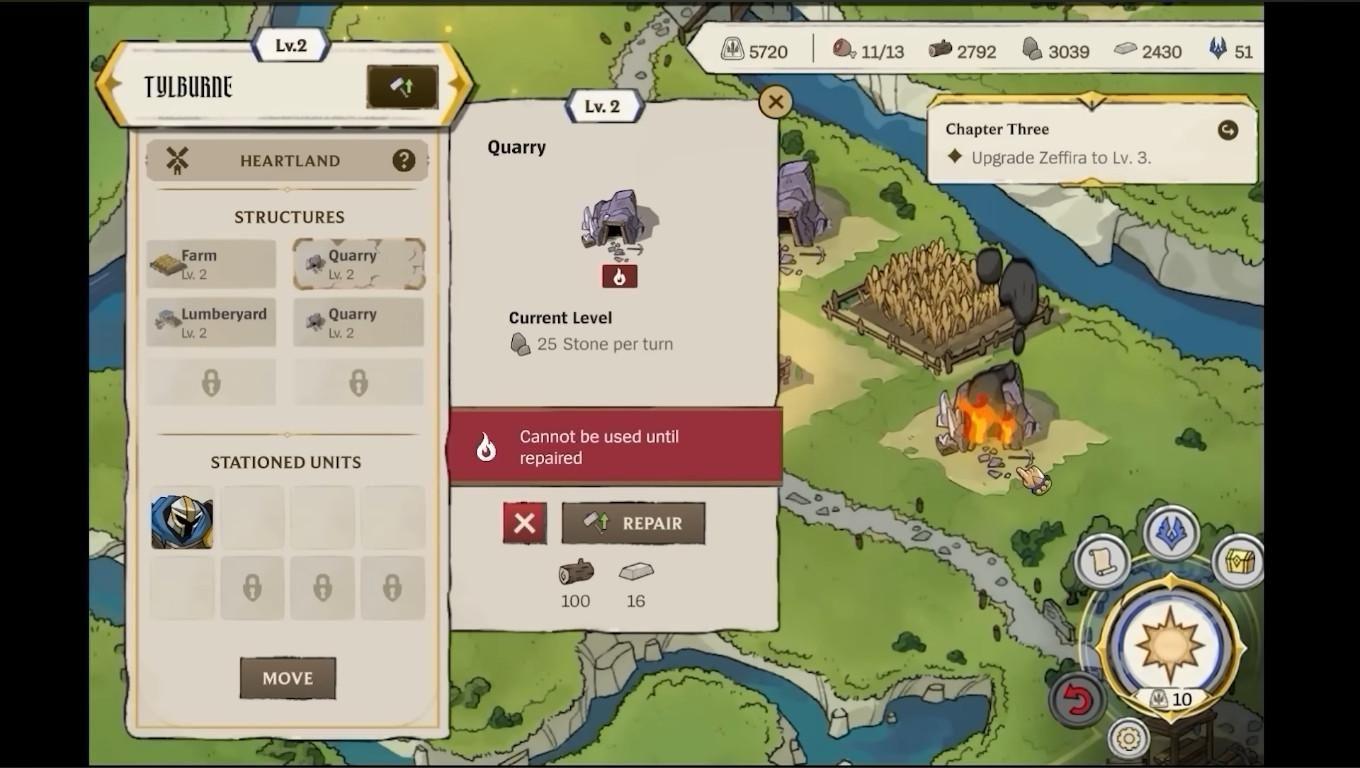Repair the damaged Quarry
The width and height of the screenshot is (1360, 768).
coord(633,523)
